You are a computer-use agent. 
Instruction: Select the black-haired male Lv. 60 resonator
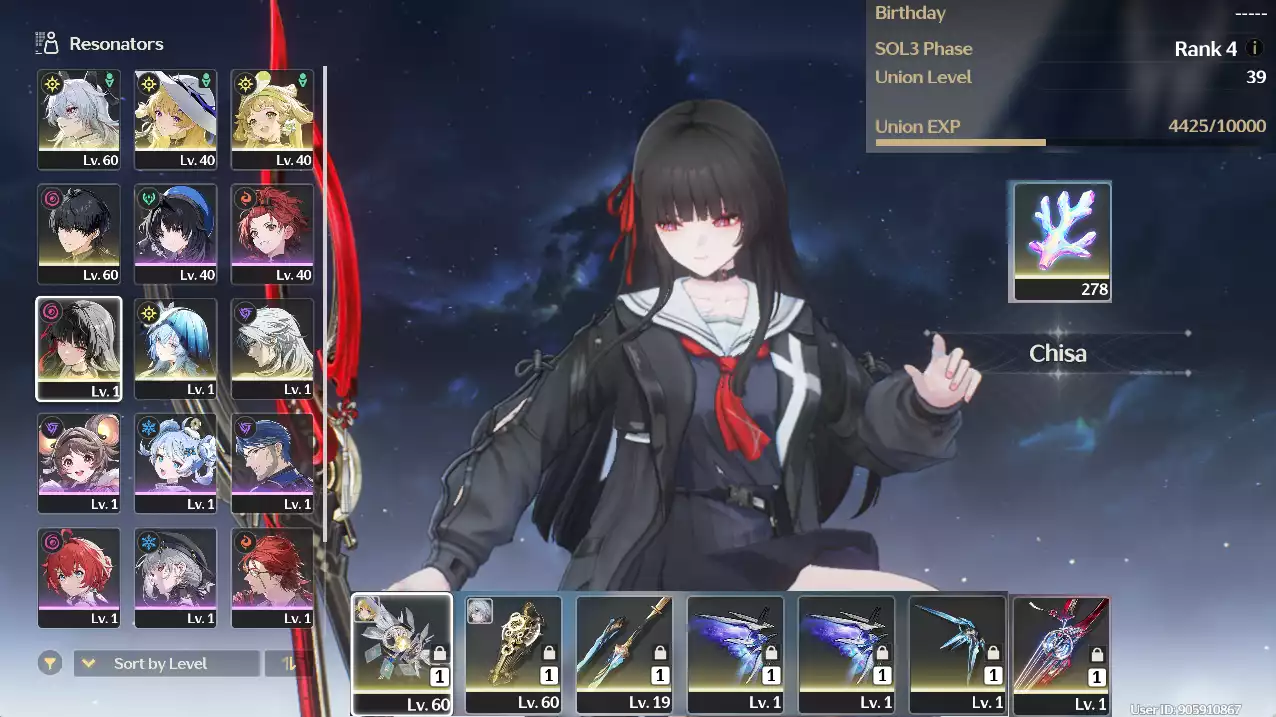pyautogui.click(x=79, y=234)
